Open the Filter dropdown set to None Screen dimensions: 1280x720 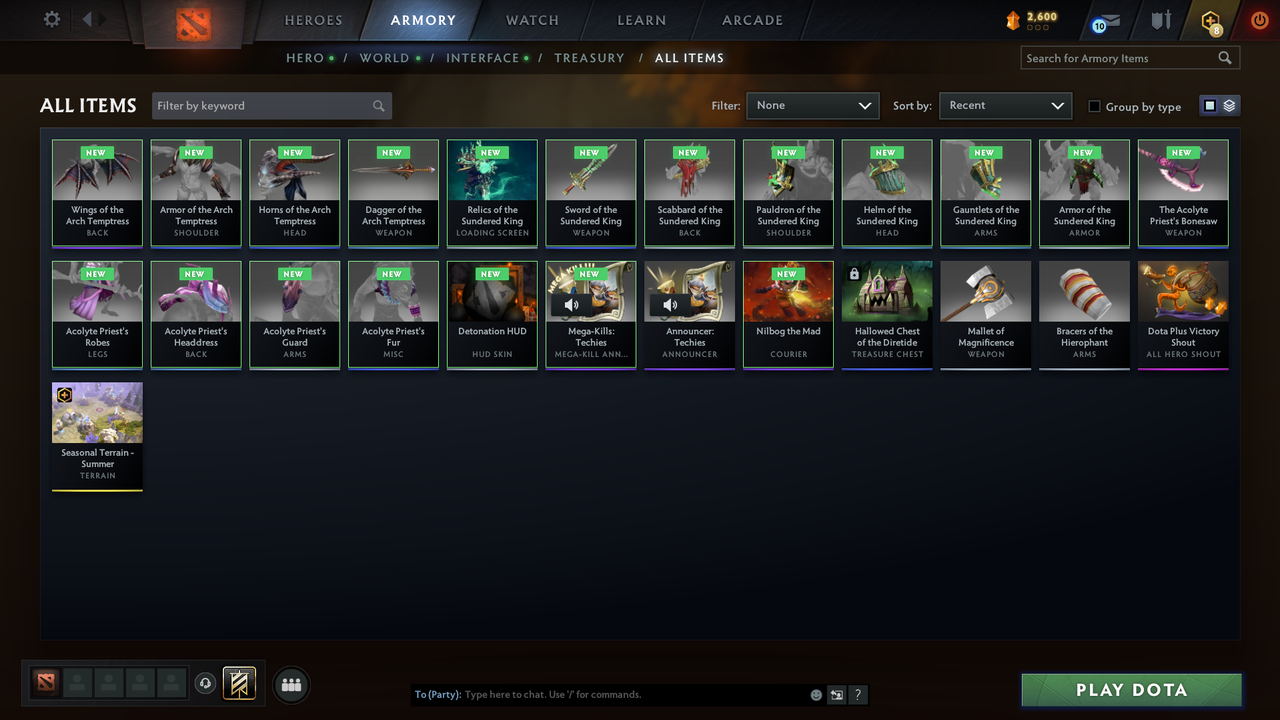click(x=812, y=105)
